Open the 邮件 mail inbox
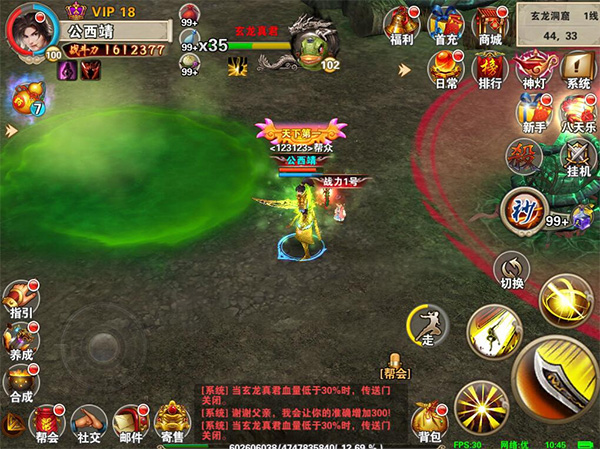 coord(131,422)
